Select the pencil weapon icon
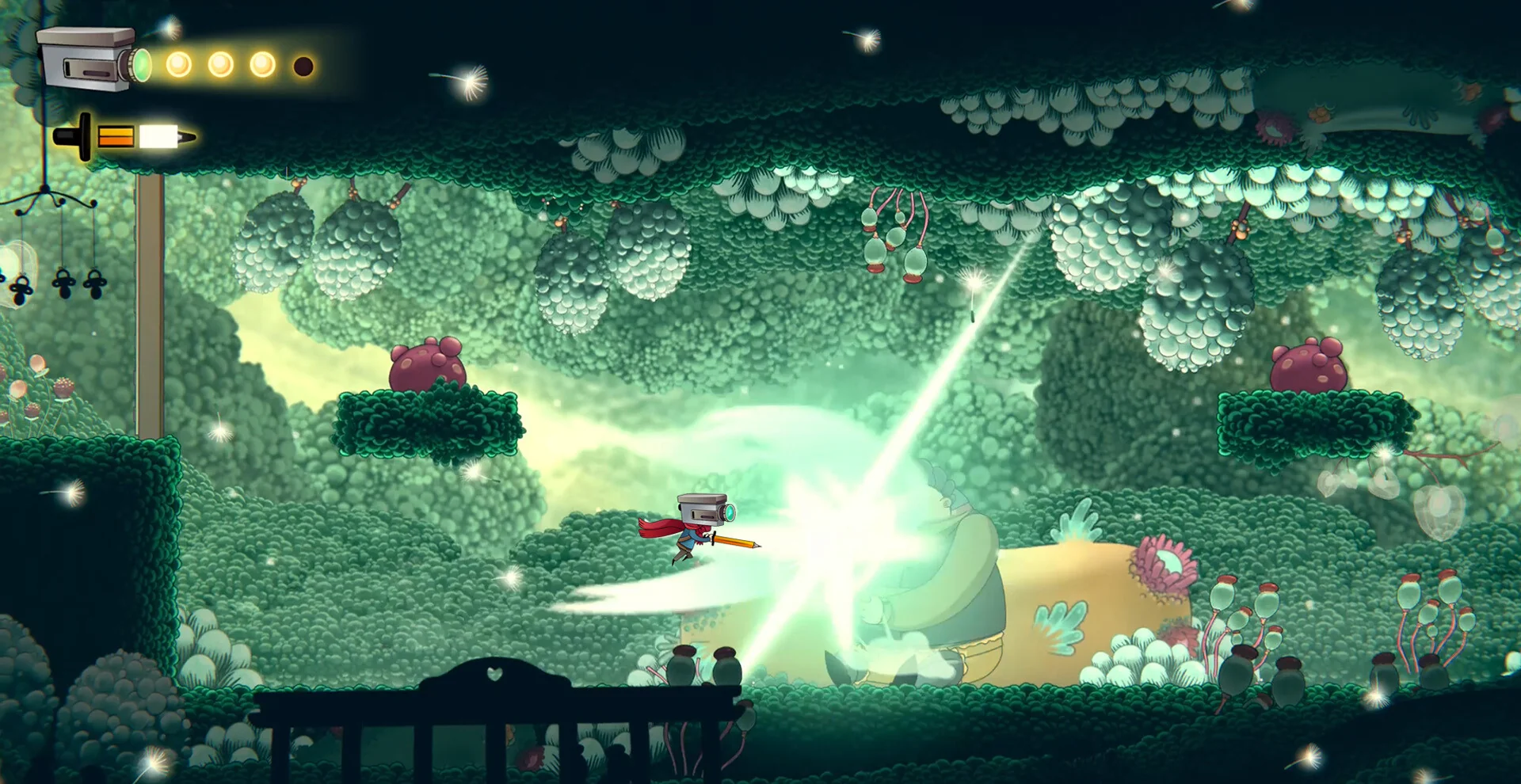This screenshot has height=784, width=1521. click(x=124, y=137)
